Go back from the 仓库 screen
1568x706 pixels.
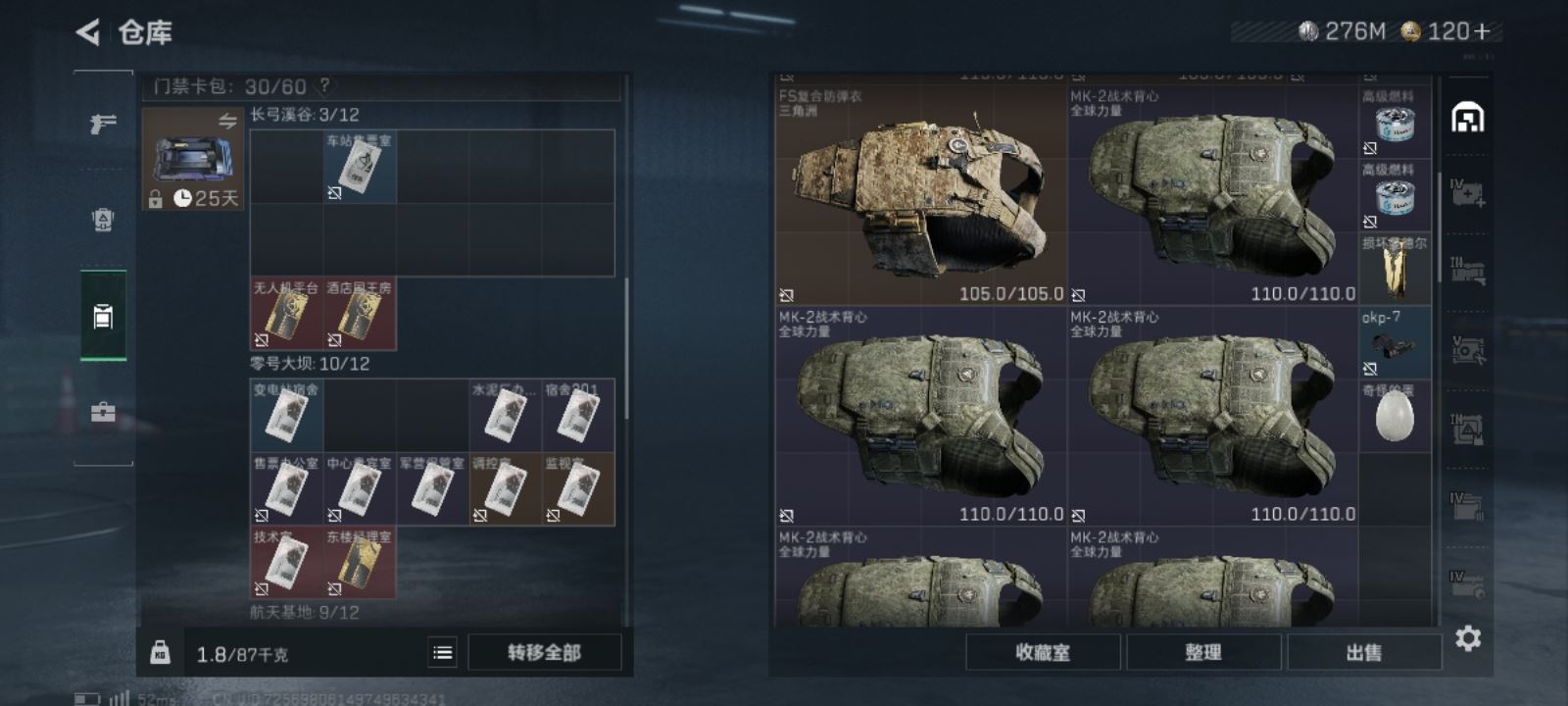click(88, 32)
